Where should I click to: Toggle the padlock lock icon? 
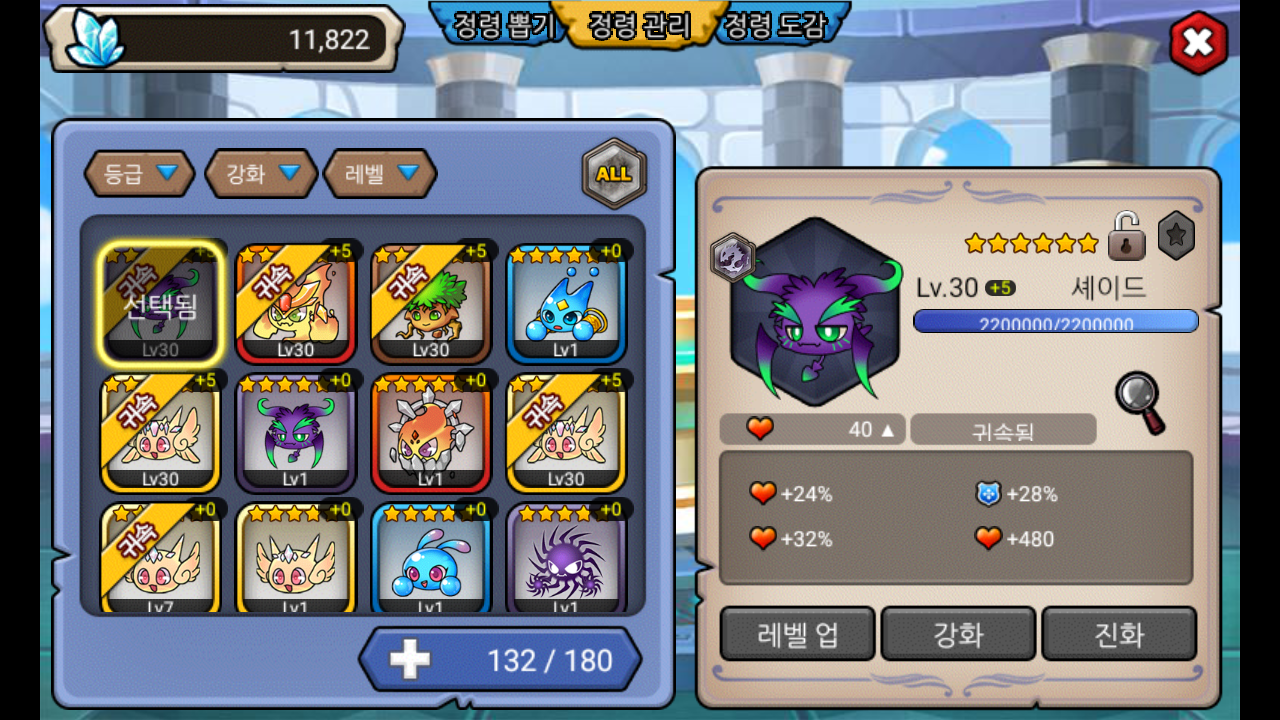pos(1126,236)
